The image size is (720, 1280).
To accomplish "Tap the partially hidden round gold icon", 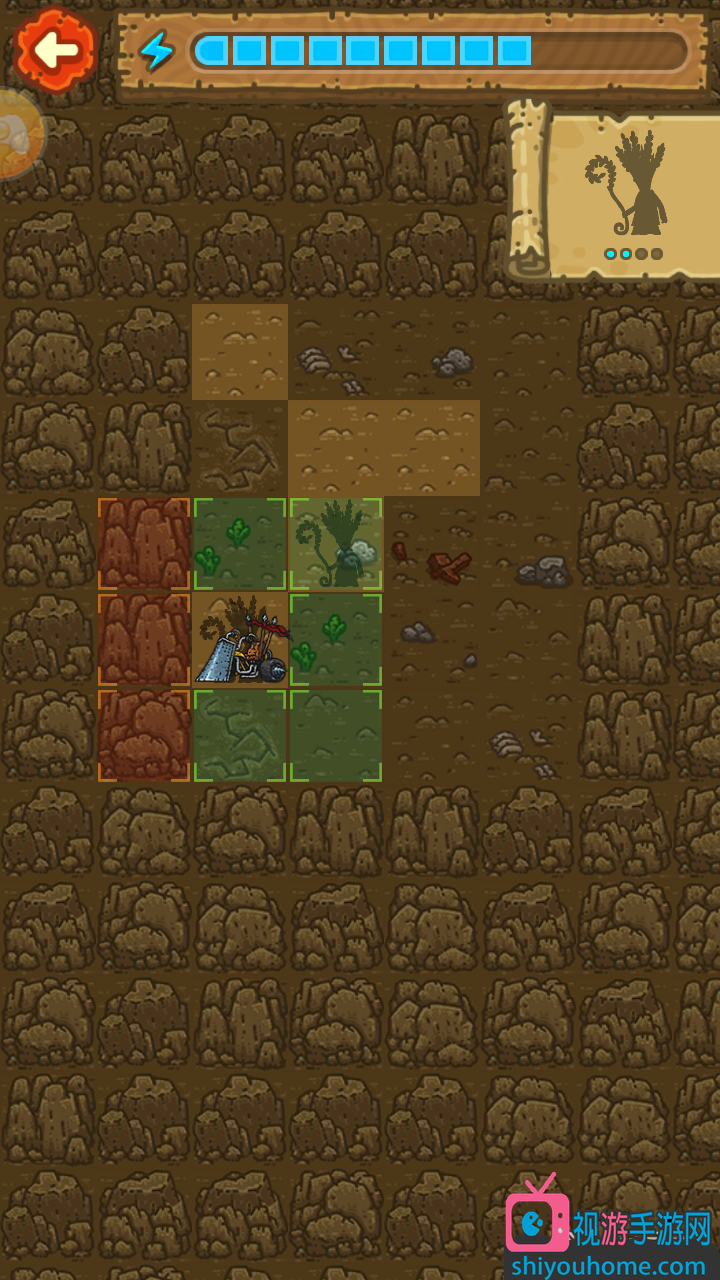I will [18, 133].
